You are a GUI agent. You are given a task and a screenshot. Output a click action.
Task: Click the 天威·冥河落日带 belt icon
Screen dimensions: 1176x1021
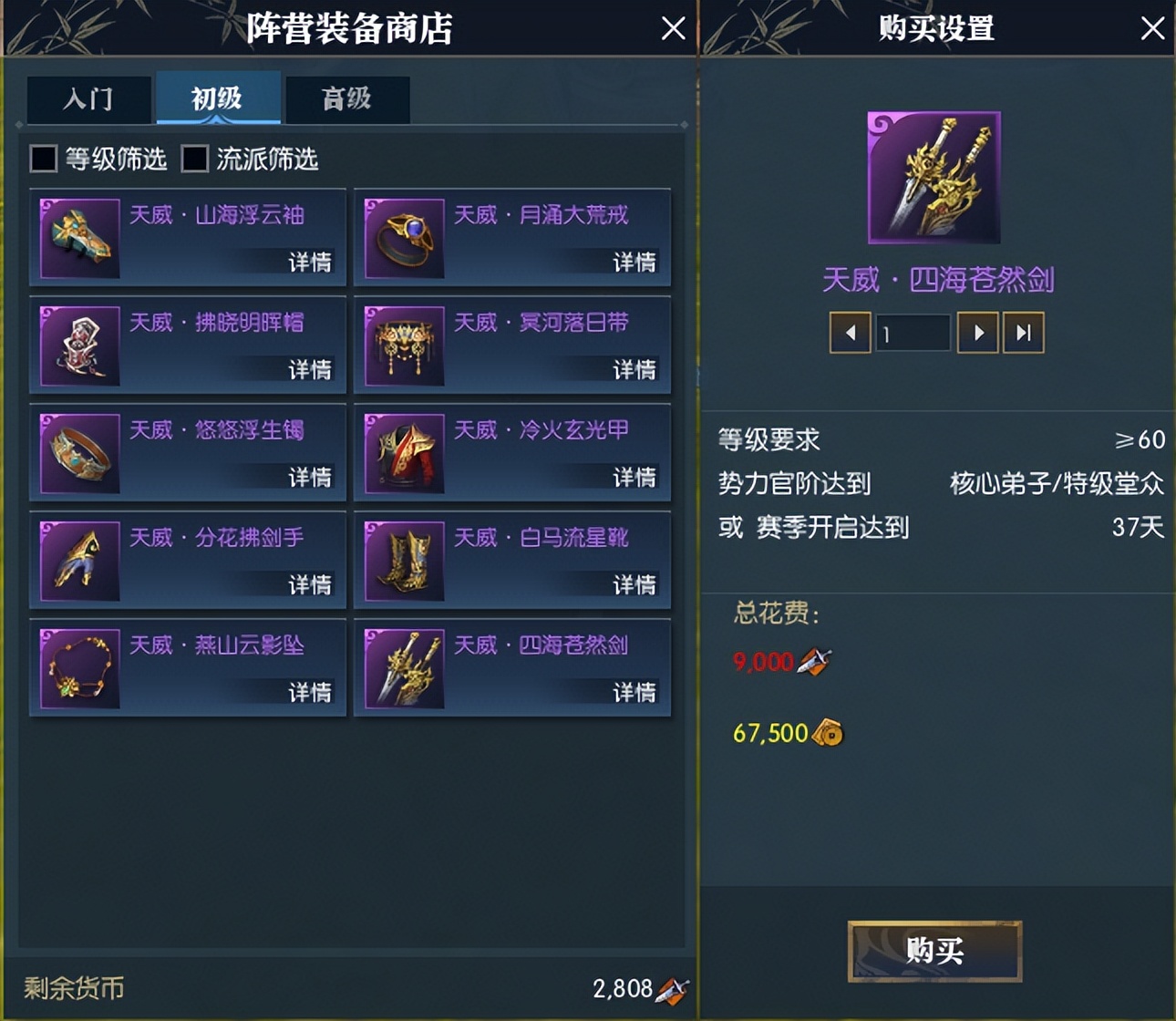pyautogui.click(x=405, y=345)
